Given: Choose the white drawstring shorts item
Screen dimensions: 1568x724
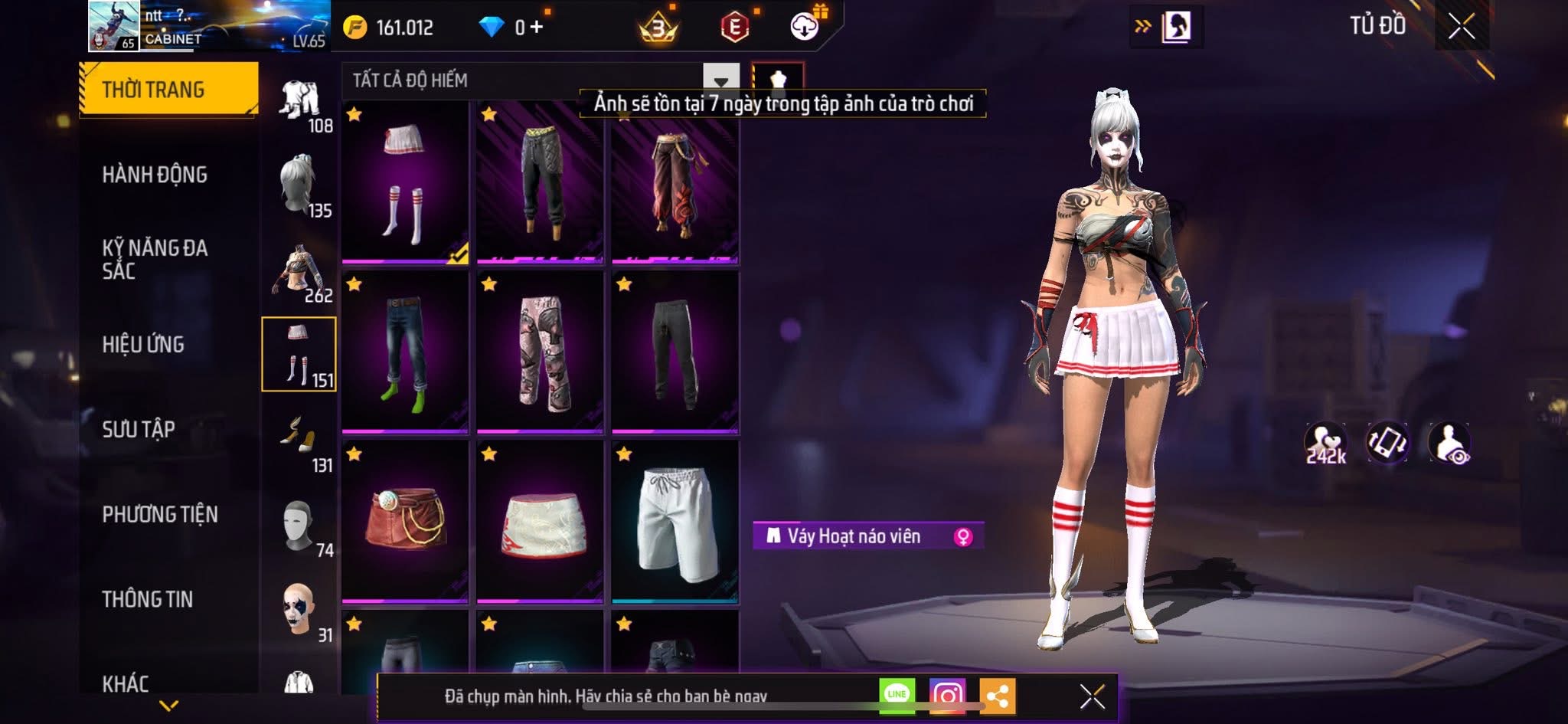Looking at the screenshot, I should point(675,521).
